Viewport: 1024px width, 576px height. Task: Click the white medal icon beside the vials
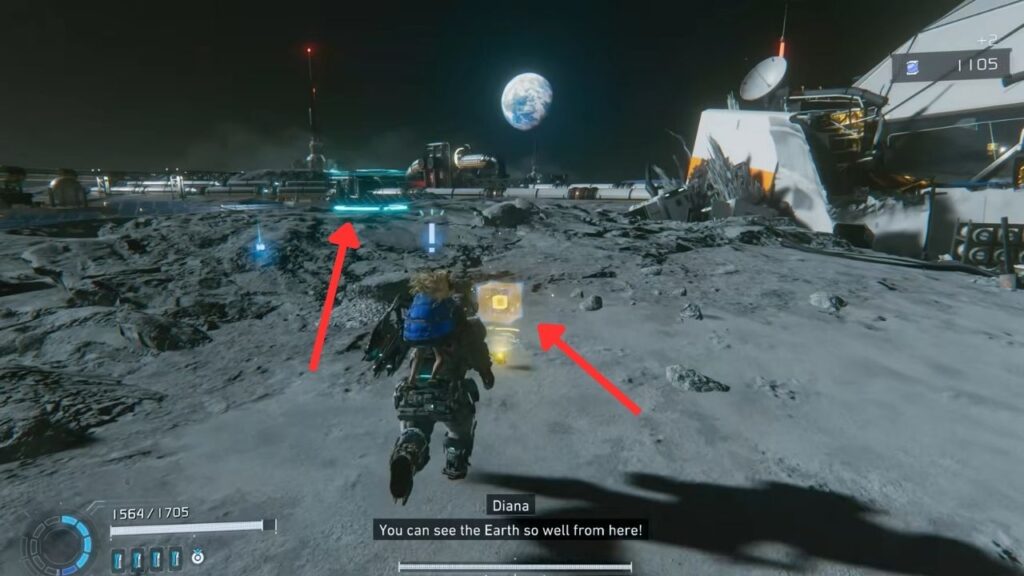click(x=198, y=557)
